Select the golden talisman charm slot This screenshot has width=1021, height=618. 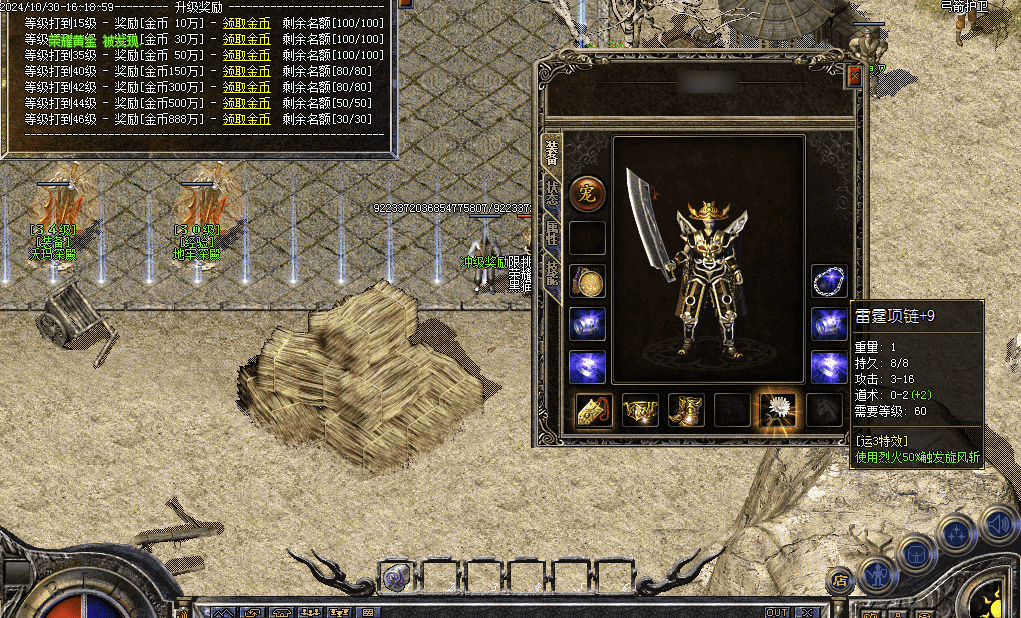(594, 409)
